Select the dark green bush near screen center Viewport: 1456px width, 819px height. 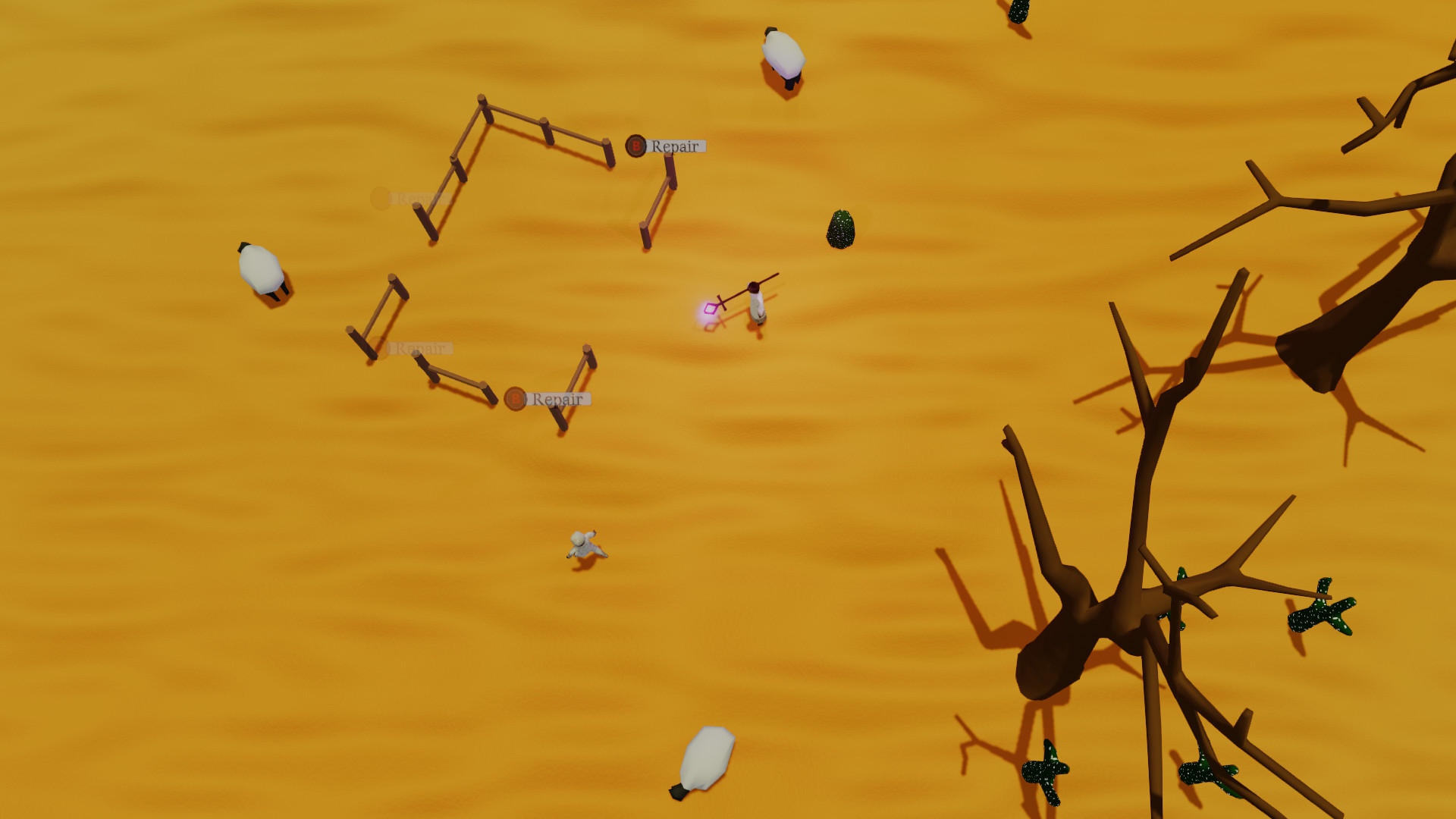coord(842,228)
